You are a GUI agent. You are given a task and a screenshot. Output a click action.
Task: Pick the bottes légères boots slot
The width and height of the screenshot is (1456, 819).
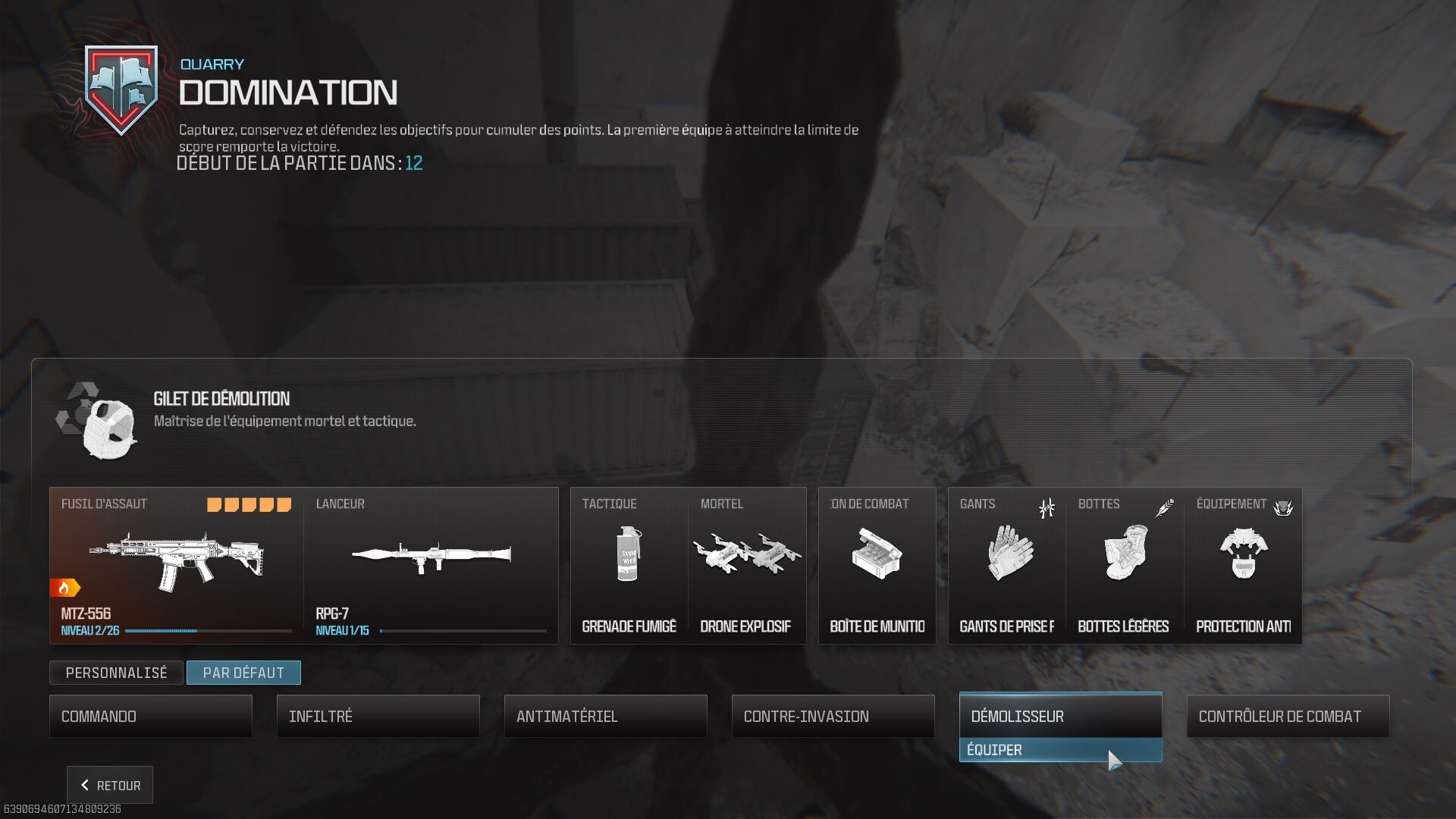tap(1125, 561)
